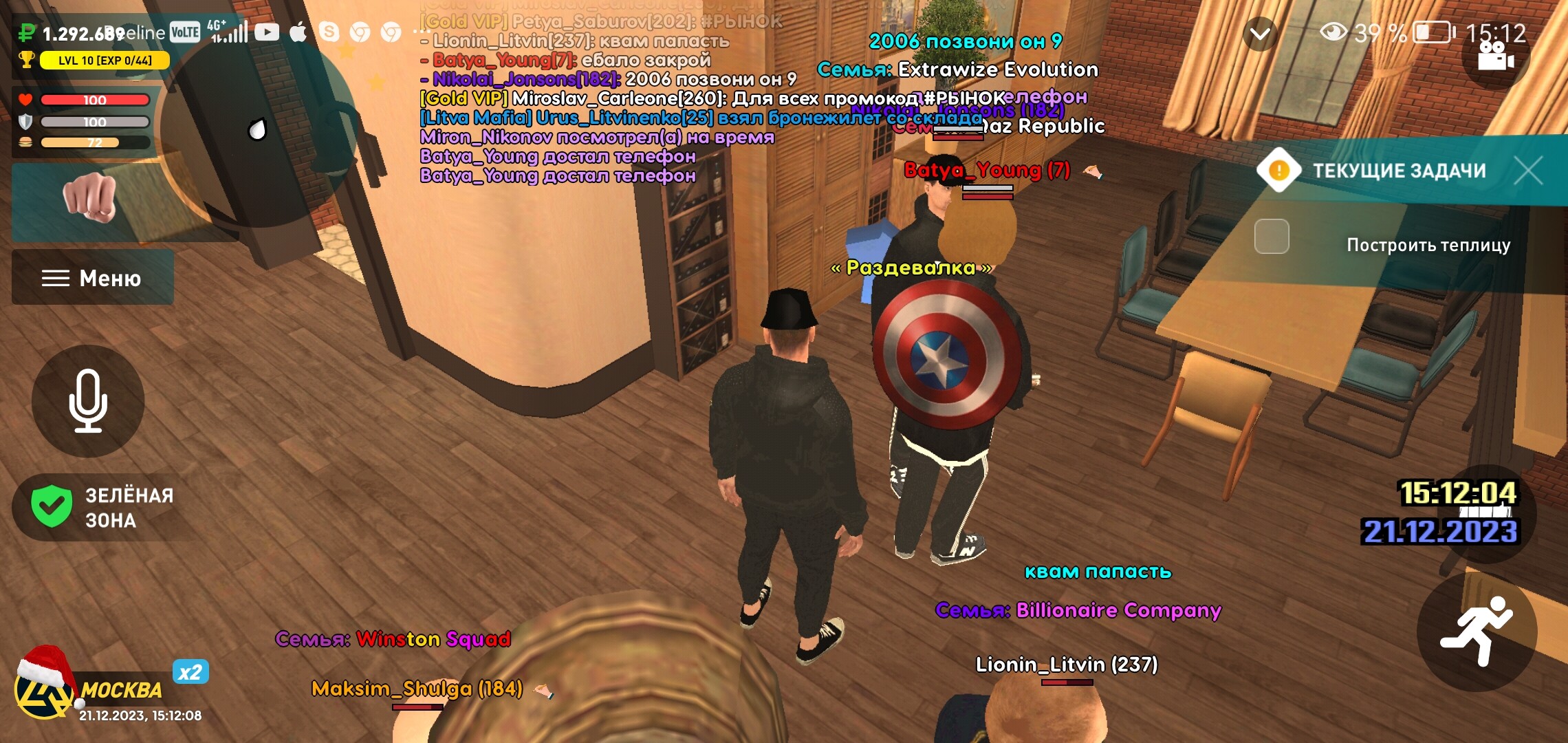Tap the yellow LVL 10 experience bar
1568x743 pixels.
tap(103, 61)
